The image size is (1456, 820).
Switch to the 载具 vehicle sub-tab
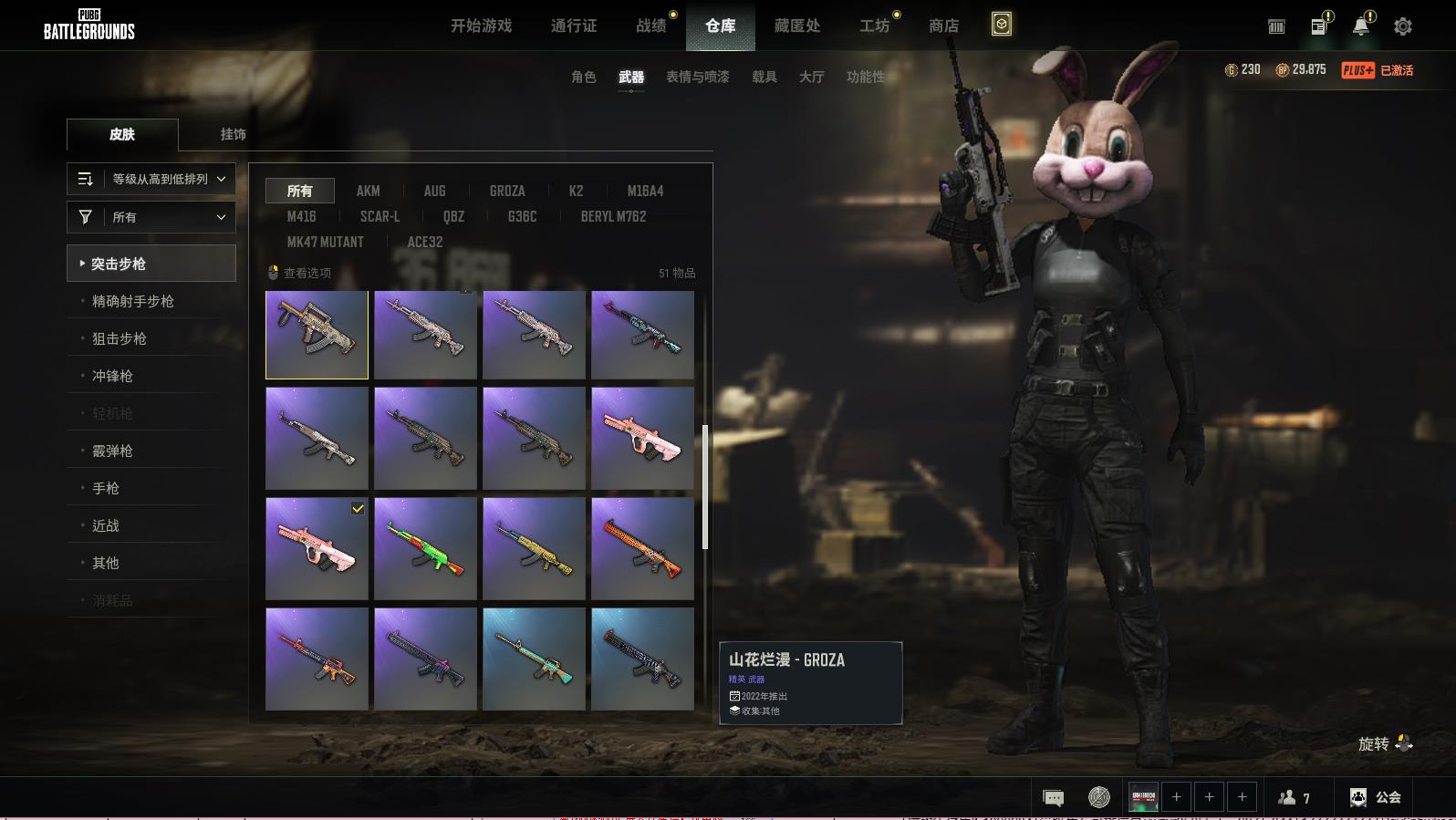click(764, 77)
